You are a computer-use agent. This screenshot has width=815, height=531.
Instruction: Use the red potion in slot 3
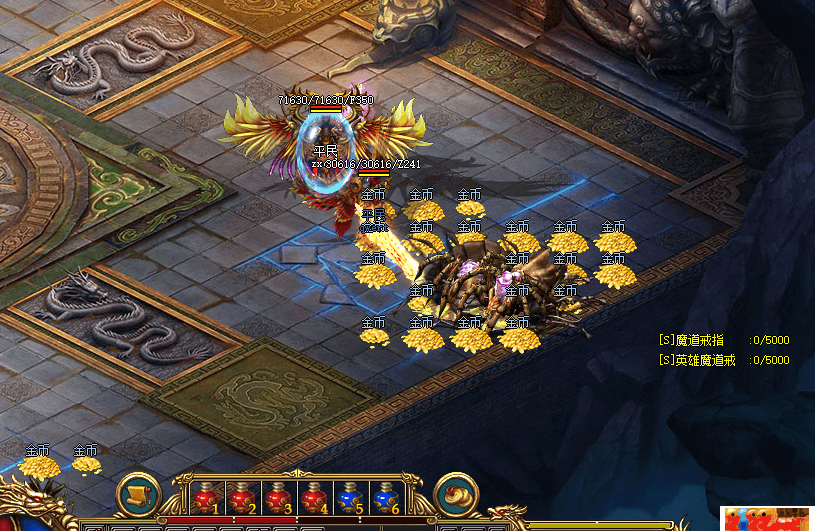(277, 497)
